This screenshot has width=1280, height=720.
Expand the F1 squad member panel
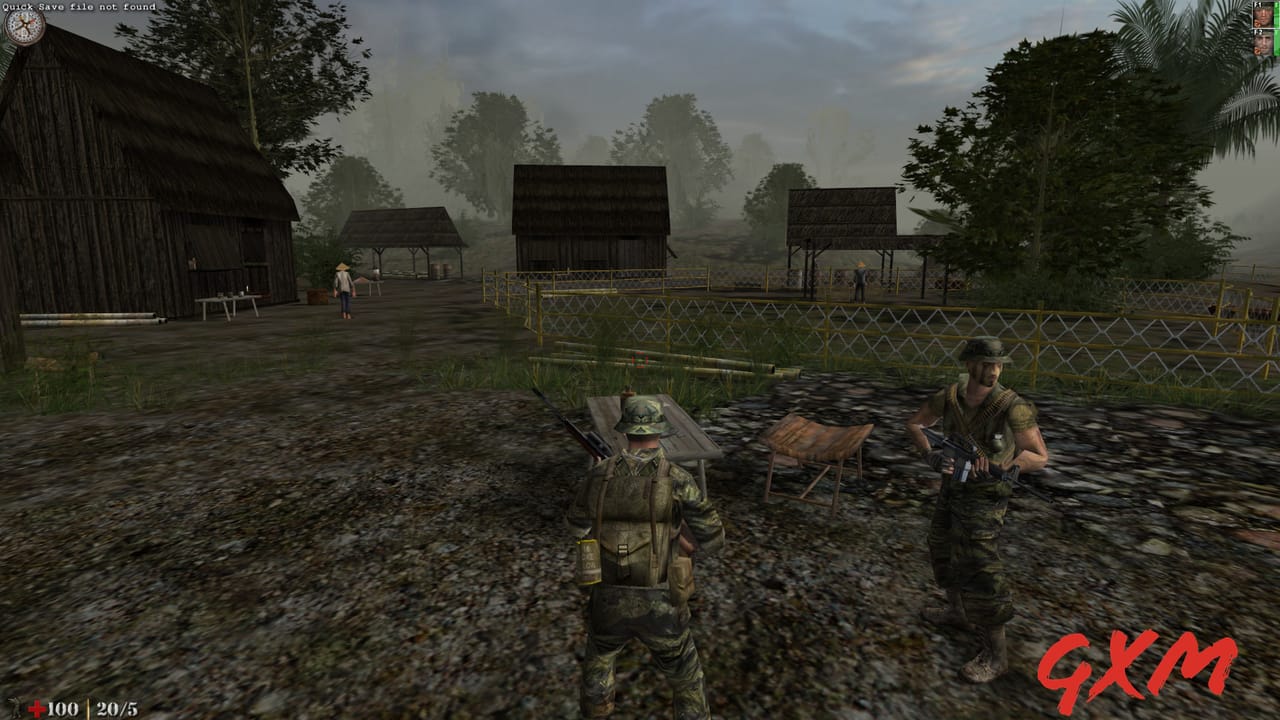pos(1263,15)
